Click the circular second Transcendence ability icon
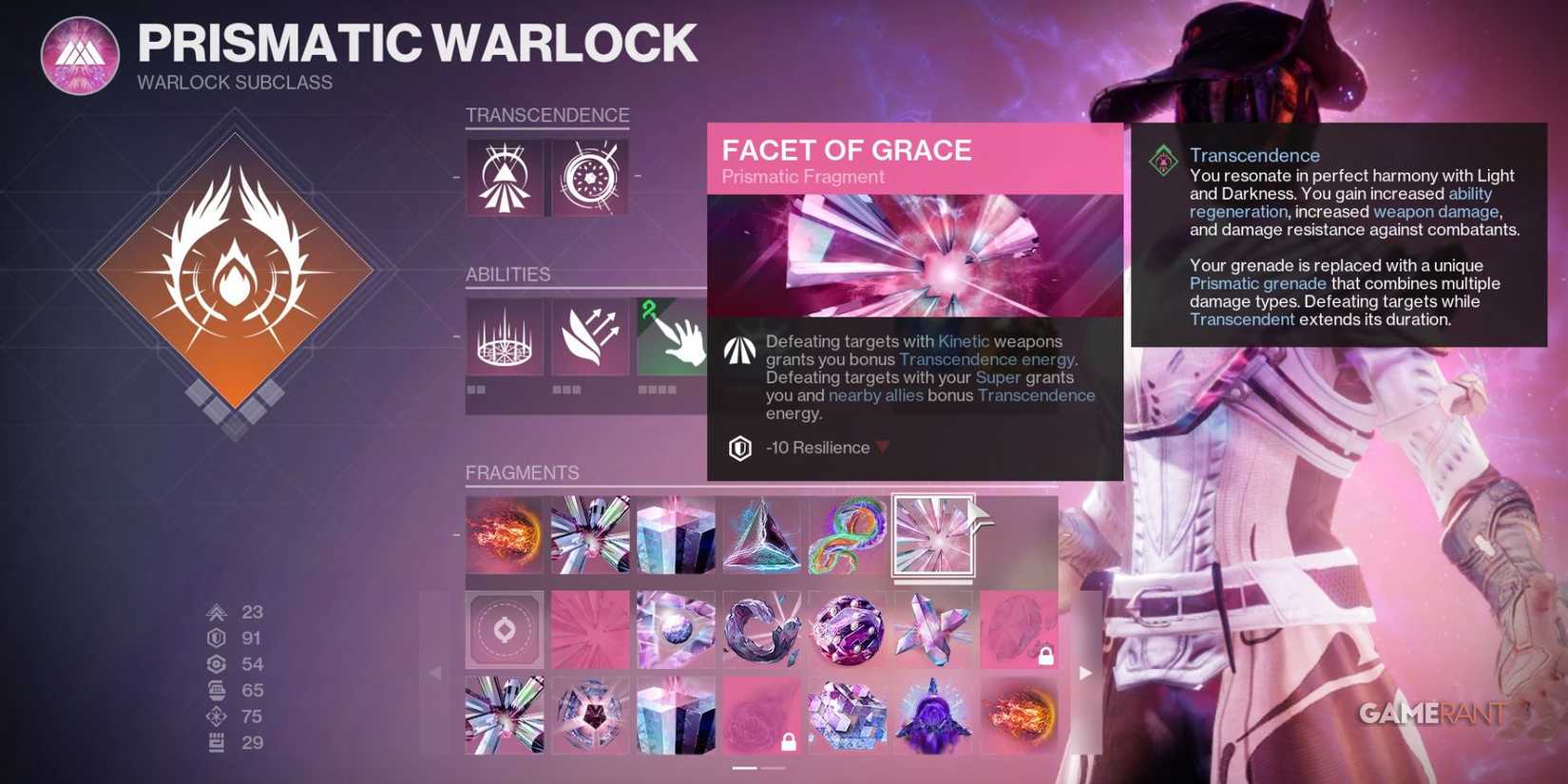 click(588, 176)
